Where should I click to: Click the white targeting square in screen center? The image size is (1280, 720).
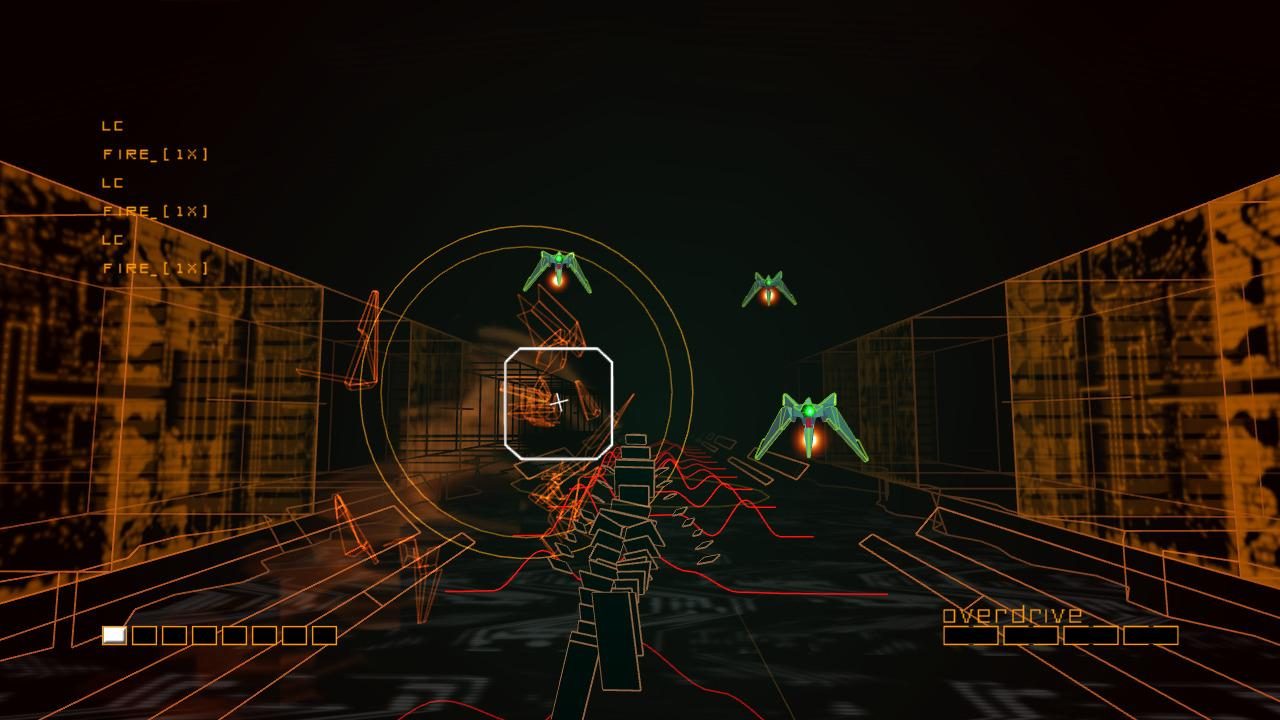(x=557, y=402)
